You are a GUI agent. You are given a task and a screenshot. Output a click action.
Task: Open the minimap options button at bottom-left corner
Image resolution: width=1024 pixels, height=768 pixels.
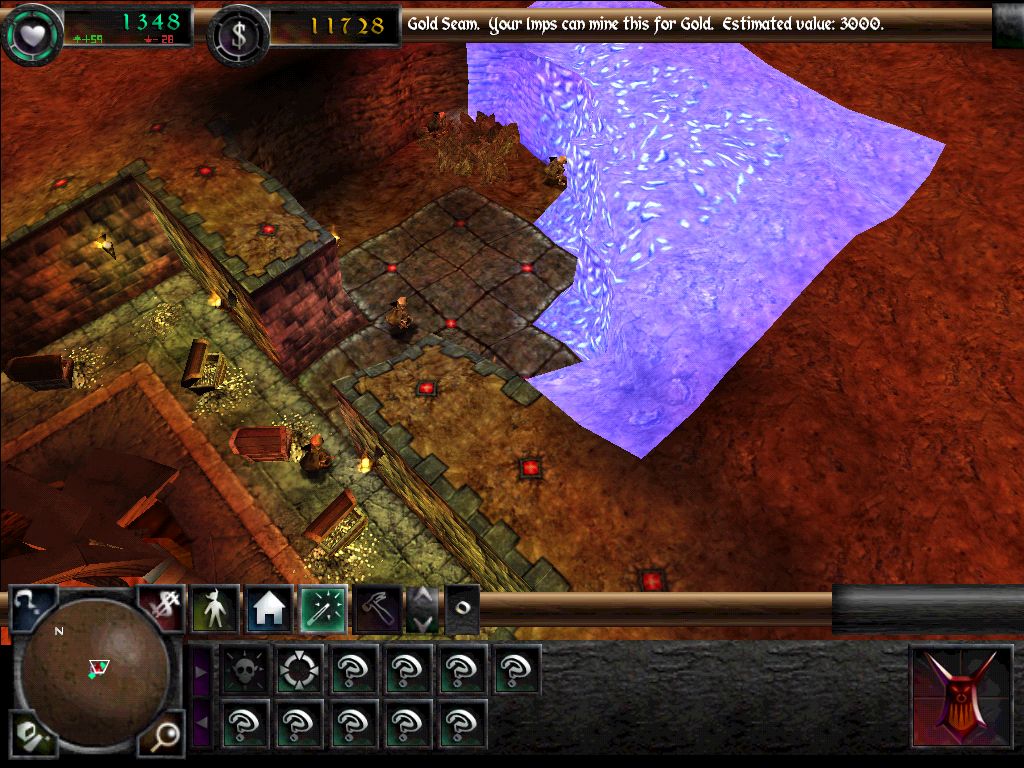31,736
